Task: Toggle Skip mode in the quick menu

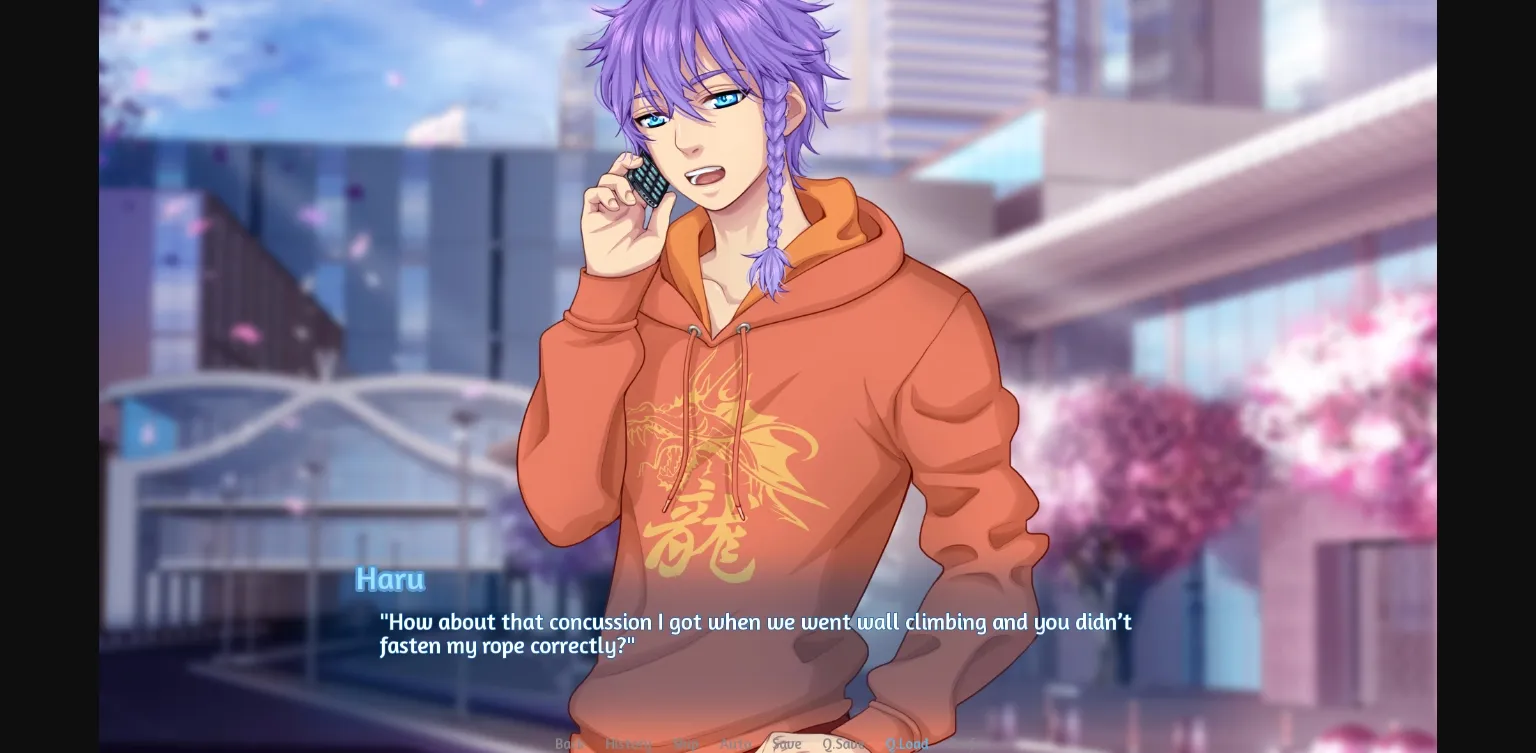Action: [685, 745]
